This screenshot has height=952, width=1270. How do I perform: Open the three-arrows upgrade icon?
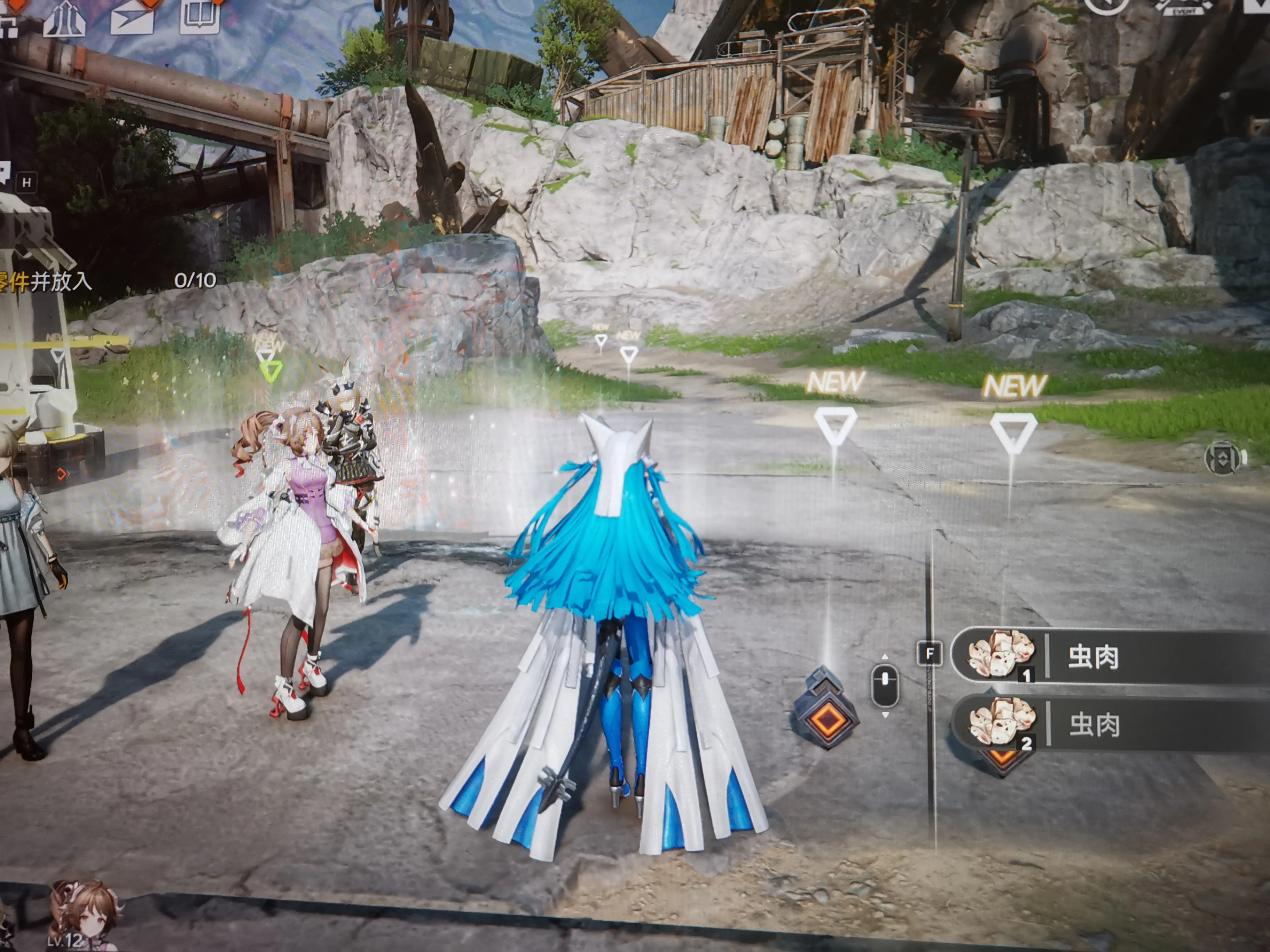click(x=65, y=18)
